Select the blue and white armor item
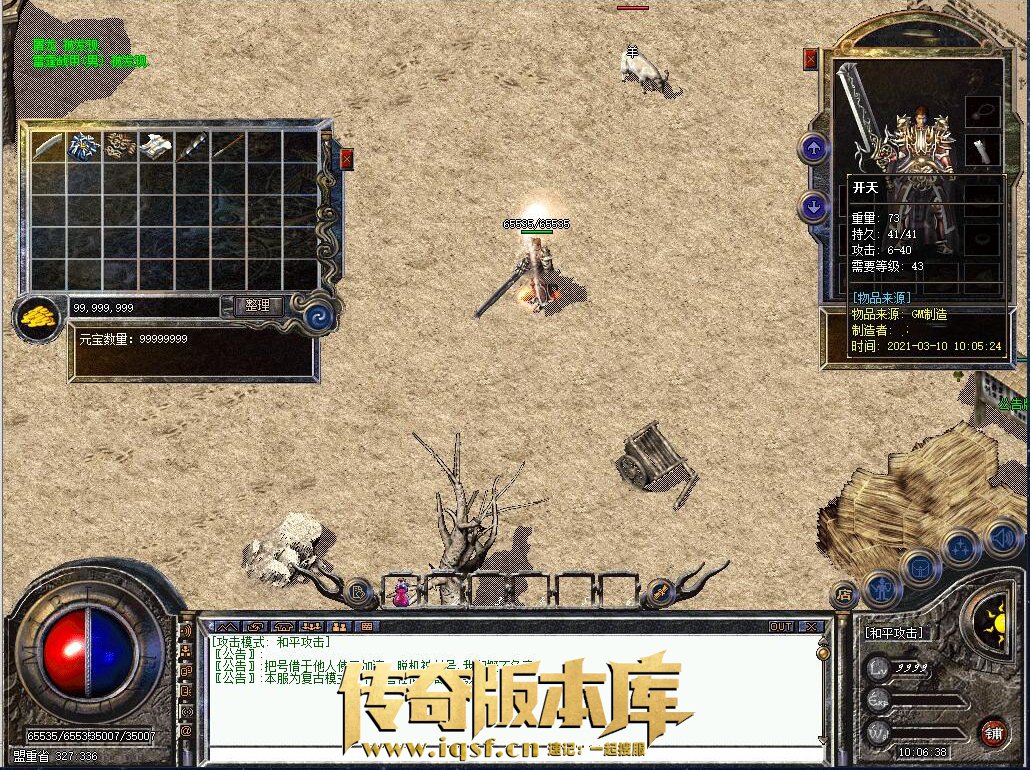 [x=83, y=146]
